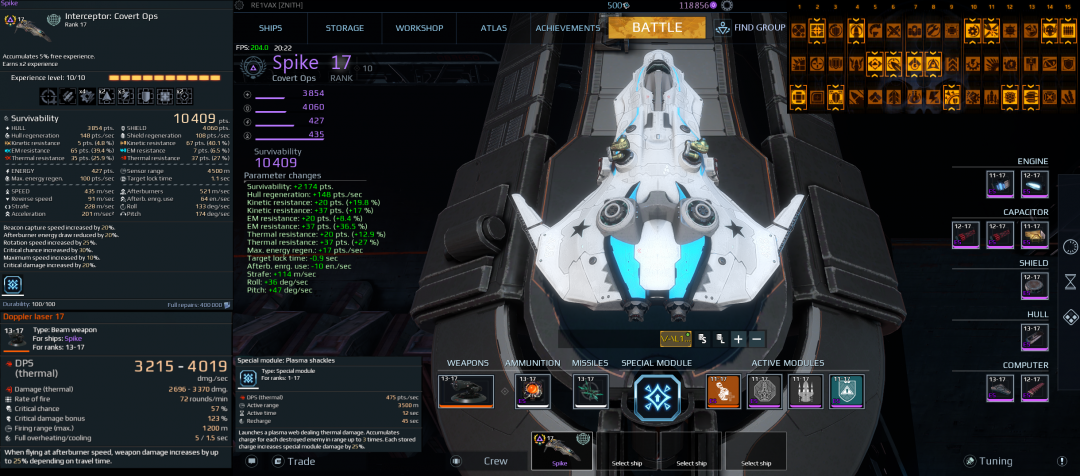The height and width of the screenshot is (476, 1080).
Task: Click Find Group
Action: [x=750, y=28]
